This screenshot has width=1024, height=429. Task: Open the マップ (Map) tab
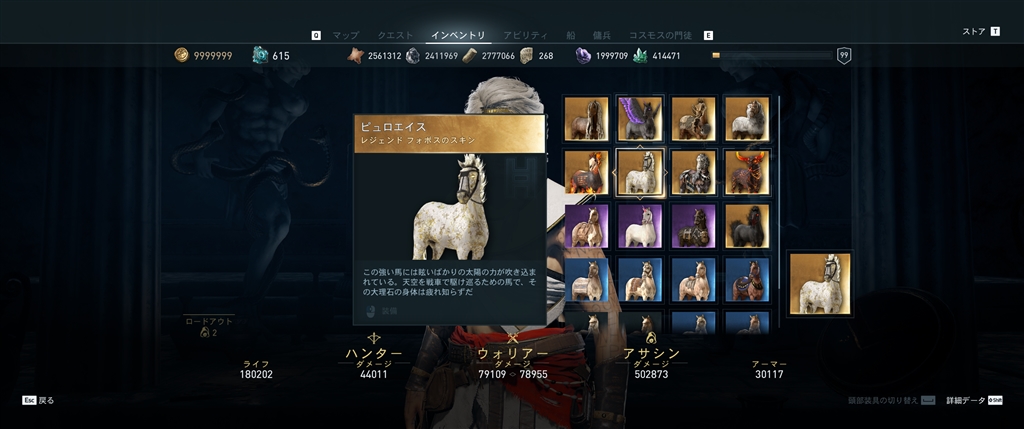pos(345,35)
